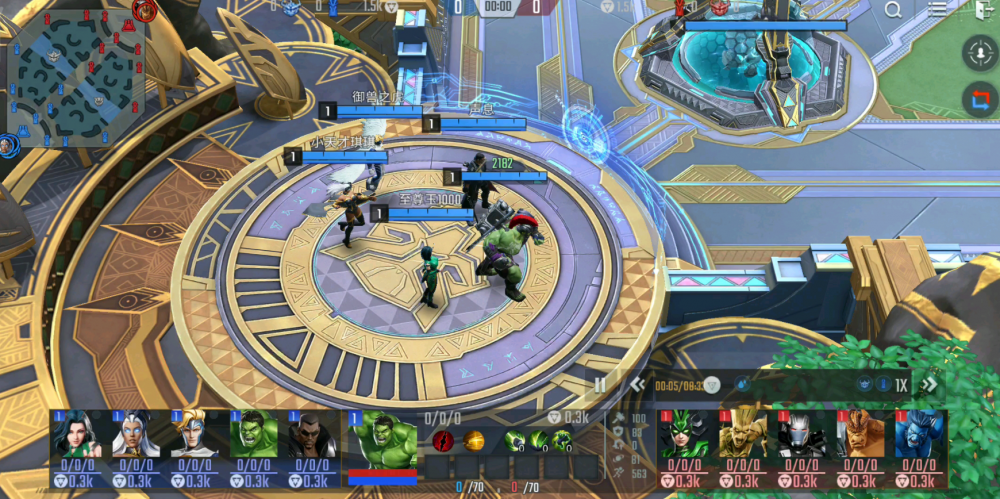Change the 1X playback speed

pos(901,384)
